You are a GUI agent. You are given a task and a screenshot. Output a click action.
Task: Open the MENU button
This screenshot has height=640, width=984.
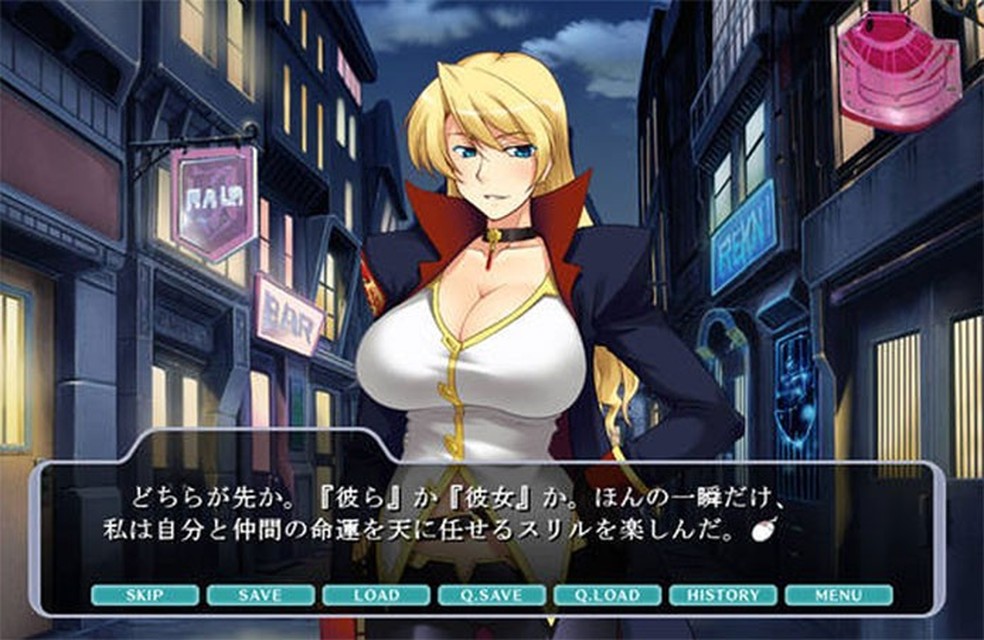(x=838, y=595)
